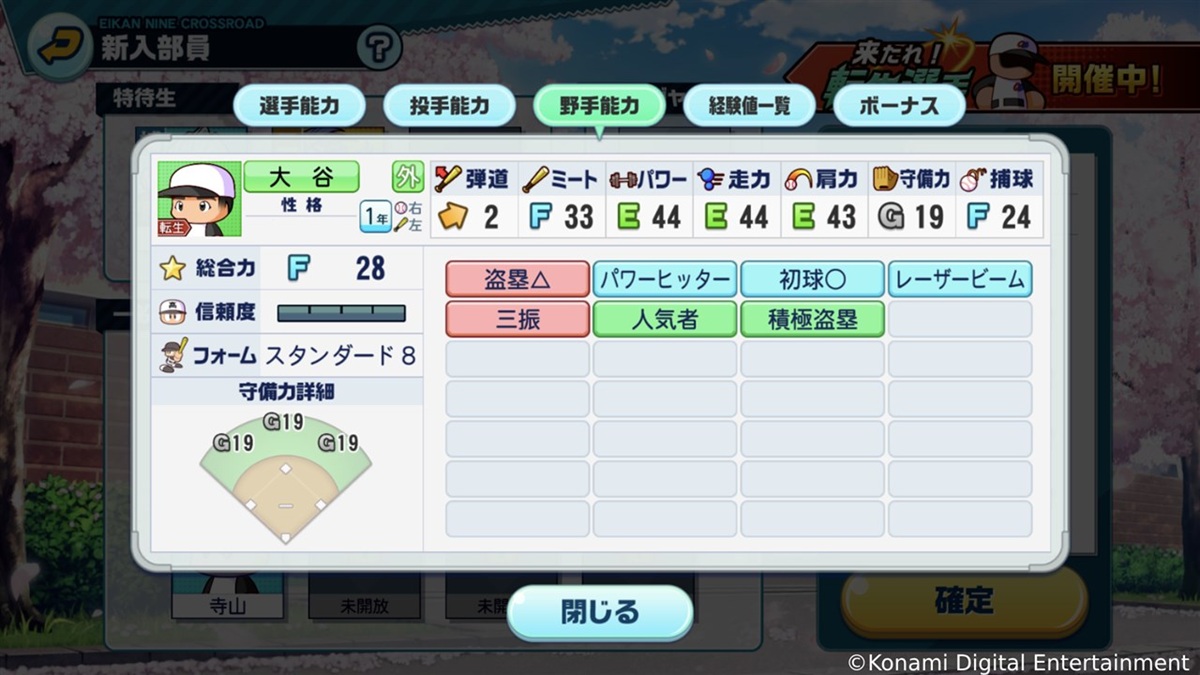This screenshot has width=1200, height=675.
Task: Select the 盗塁△ ability
Action: [x=517, y=280]
